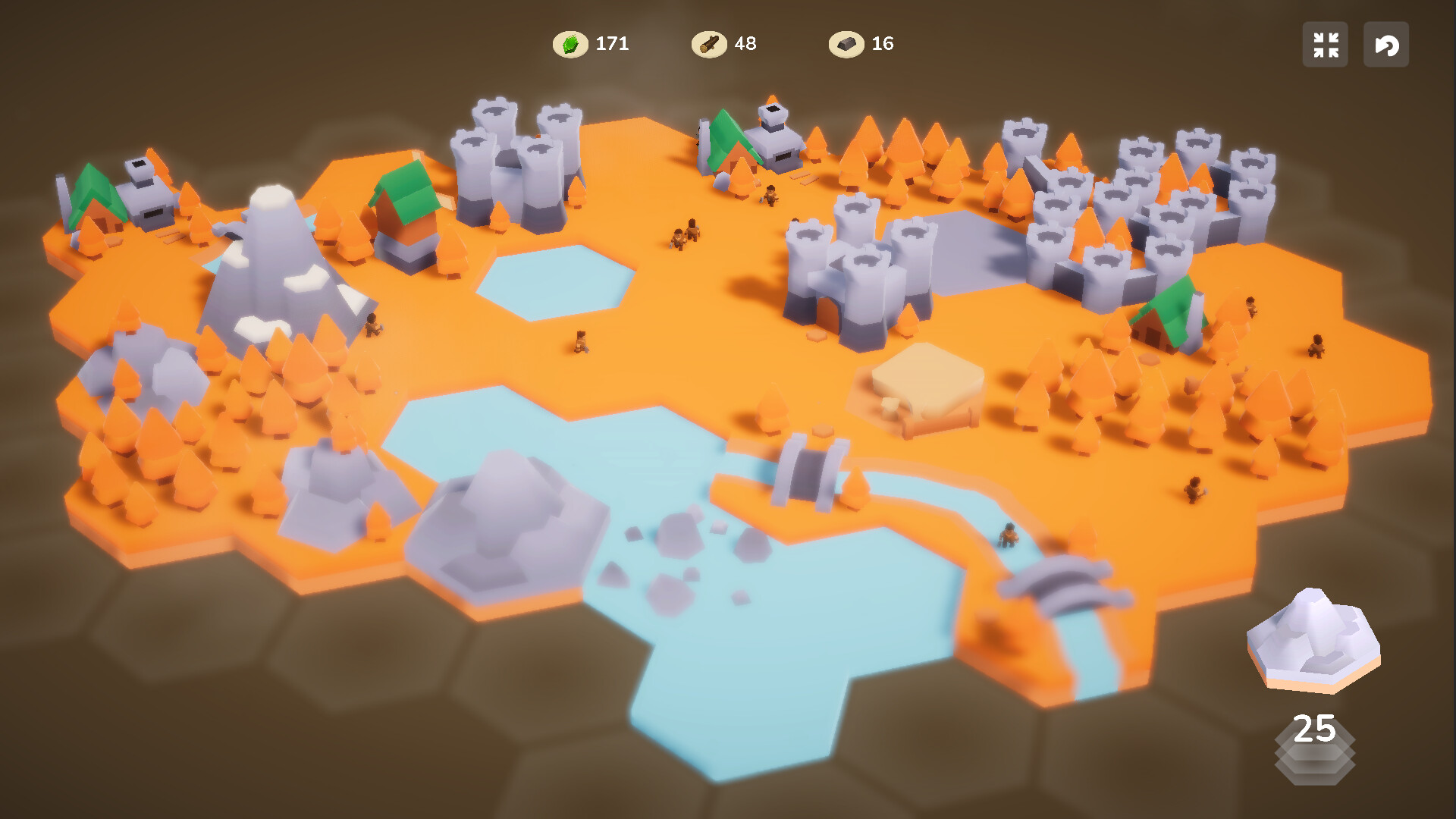Click the leaf count showing 171

click(x=611, y=43)
